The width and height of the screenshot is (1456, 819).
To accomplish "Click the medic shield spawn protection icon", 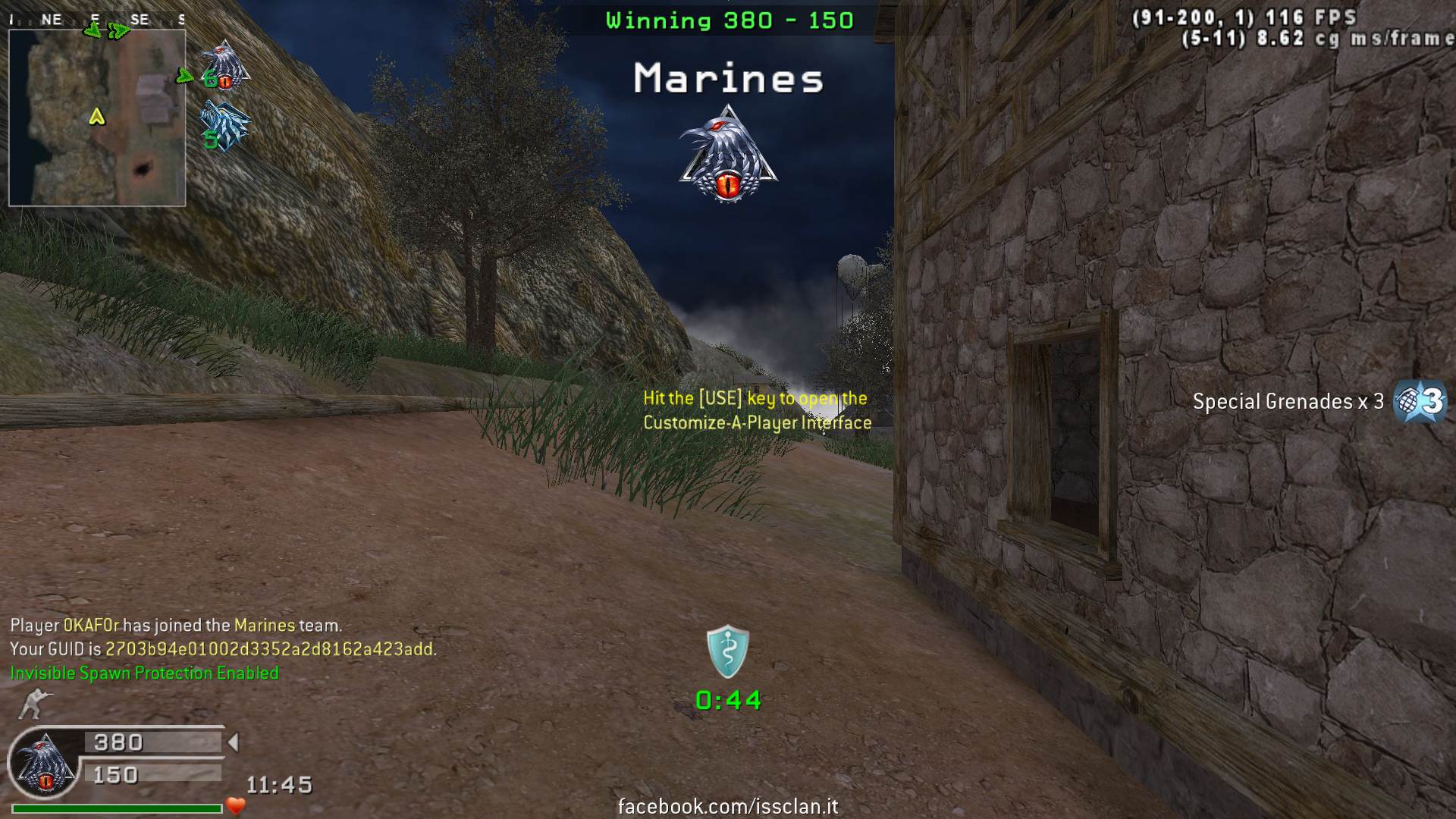I will click(728, 651).
